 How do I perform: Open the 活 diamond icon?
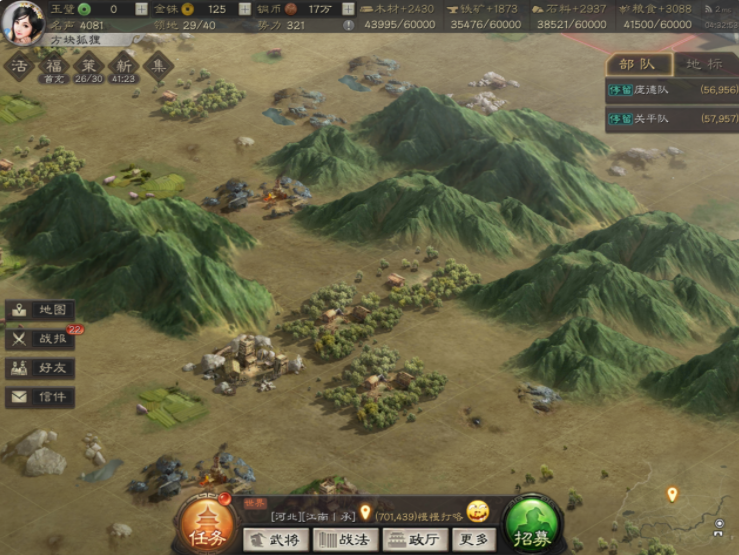pos(19,67)
